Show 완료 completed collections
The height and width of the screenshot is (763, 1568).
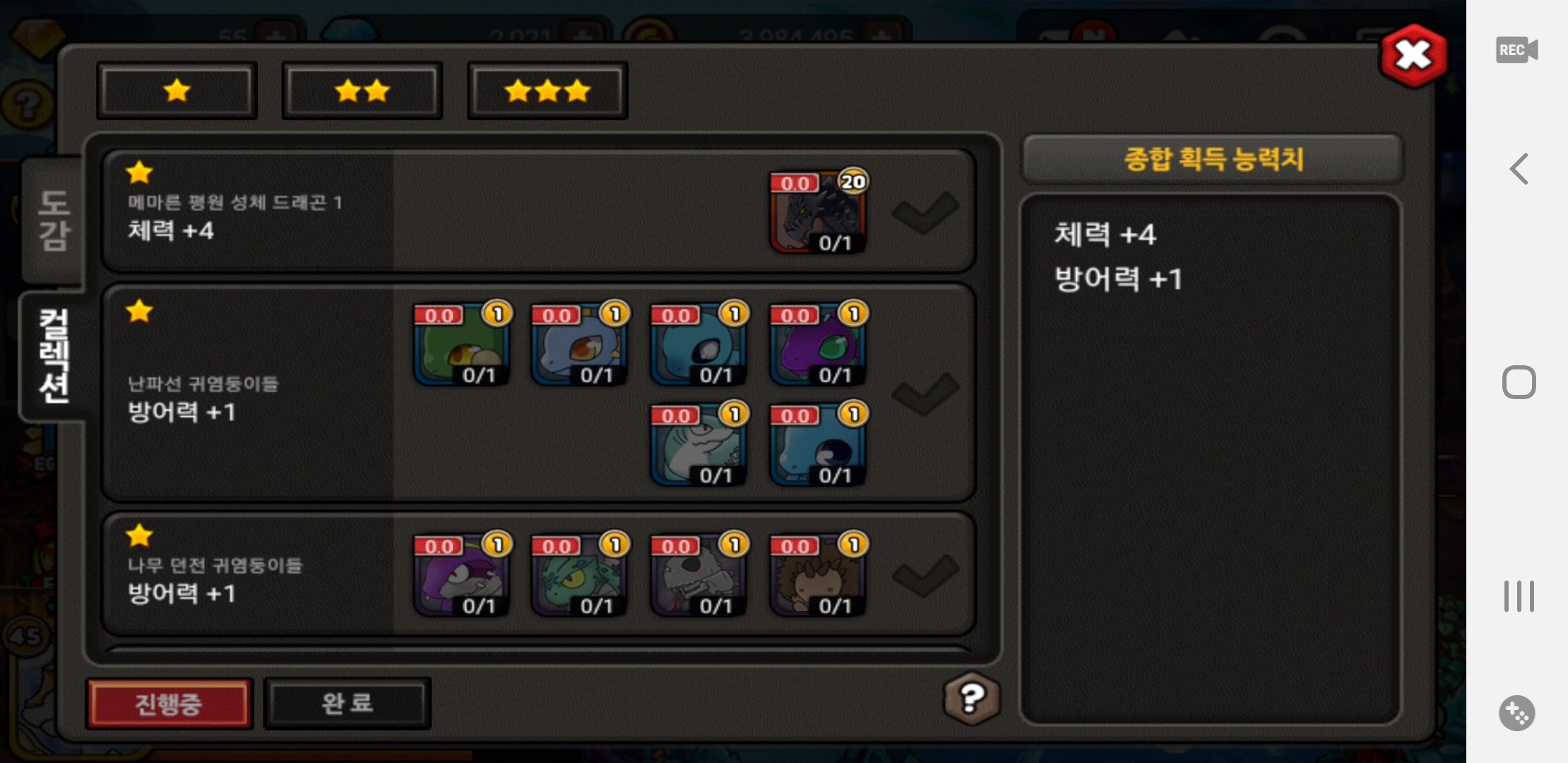(x=347, y=704)
